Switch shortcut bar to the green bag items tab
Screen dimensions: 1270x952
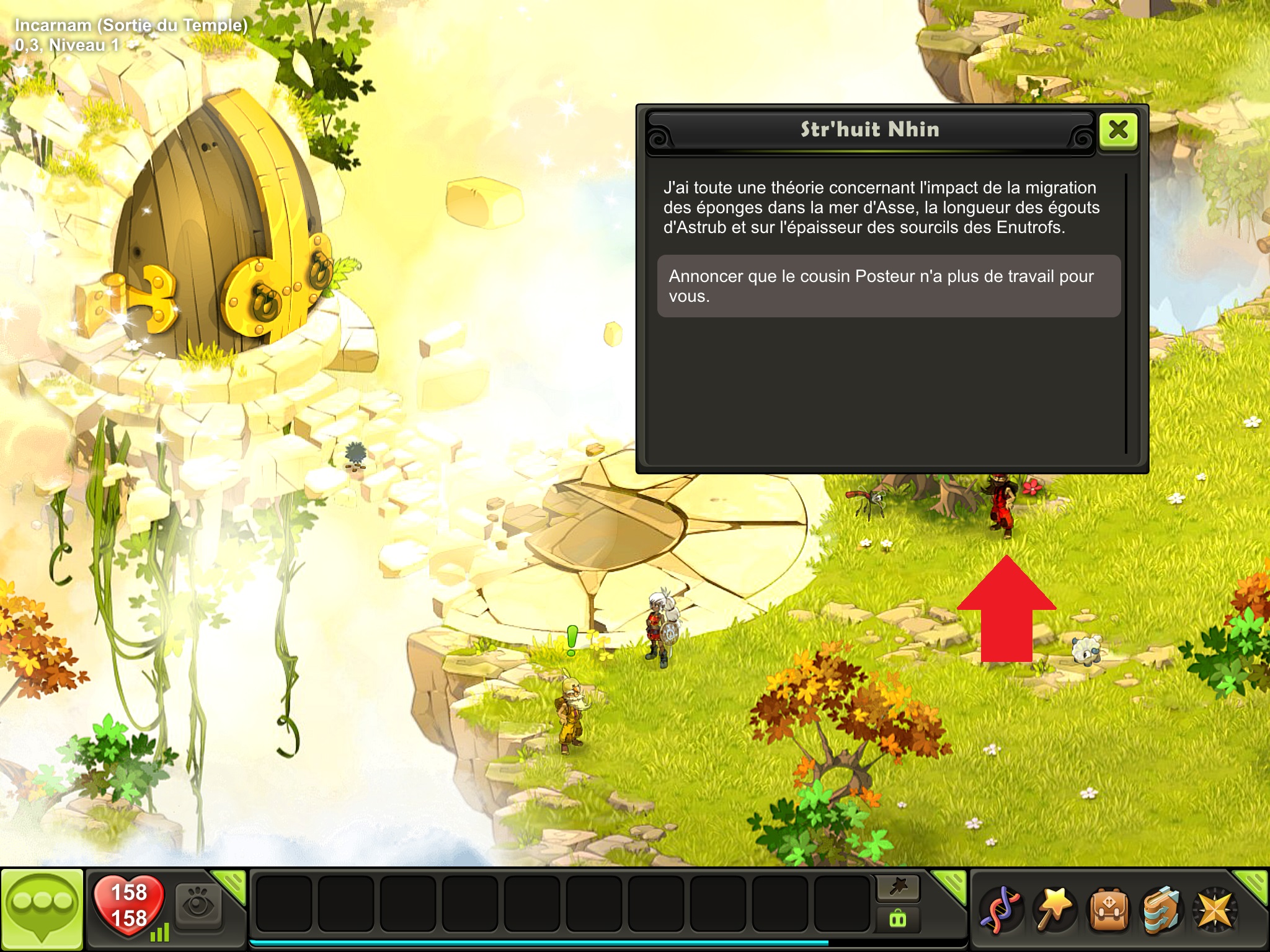(x=898, y=919)
